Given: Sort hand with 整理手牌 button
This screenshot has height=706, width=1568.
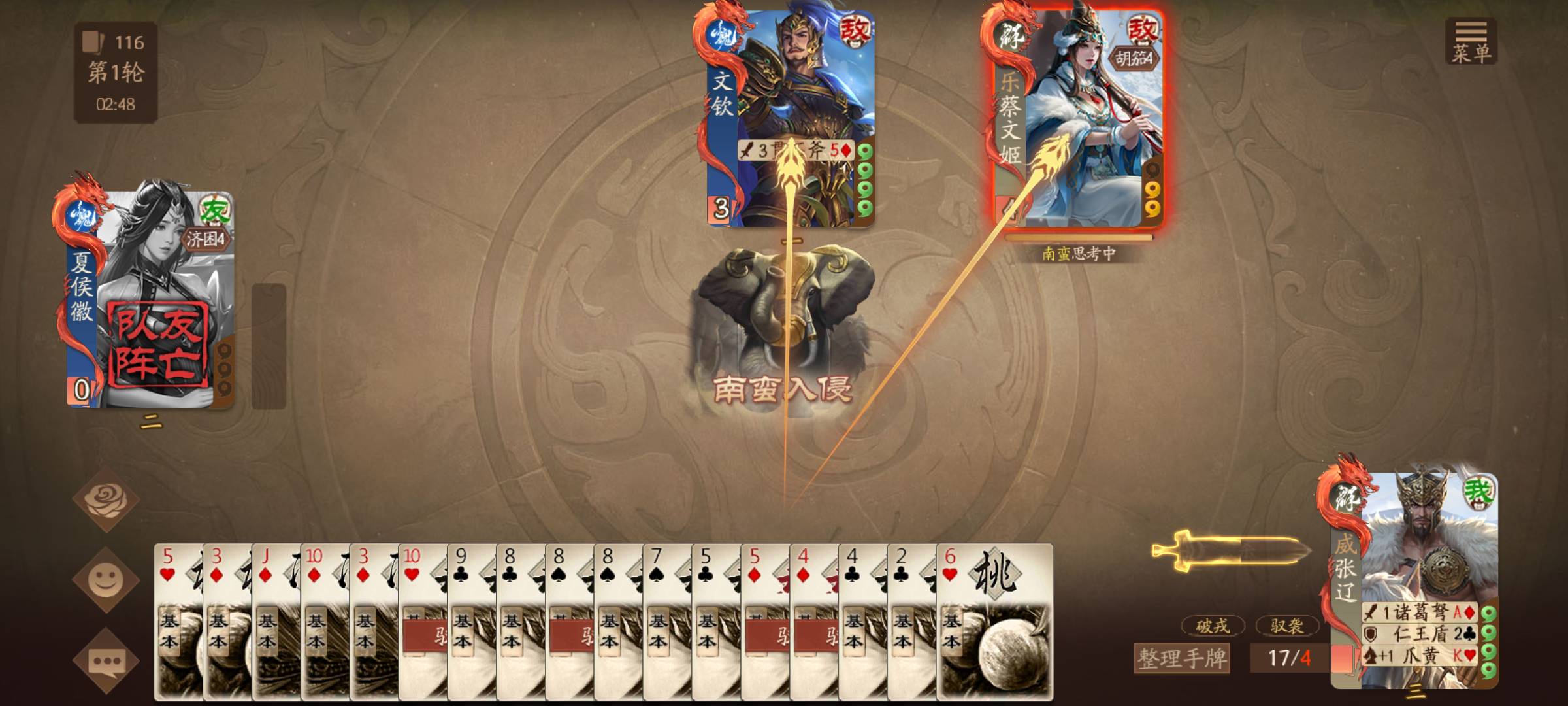Looking at the screenshot, I should [1181, 658].
